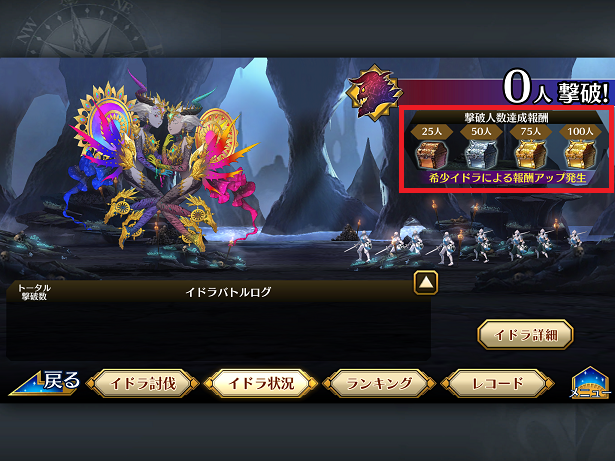Select the 100人 golden reward chest
Viewport: 615px width, 461px height.
coord(576,152)
